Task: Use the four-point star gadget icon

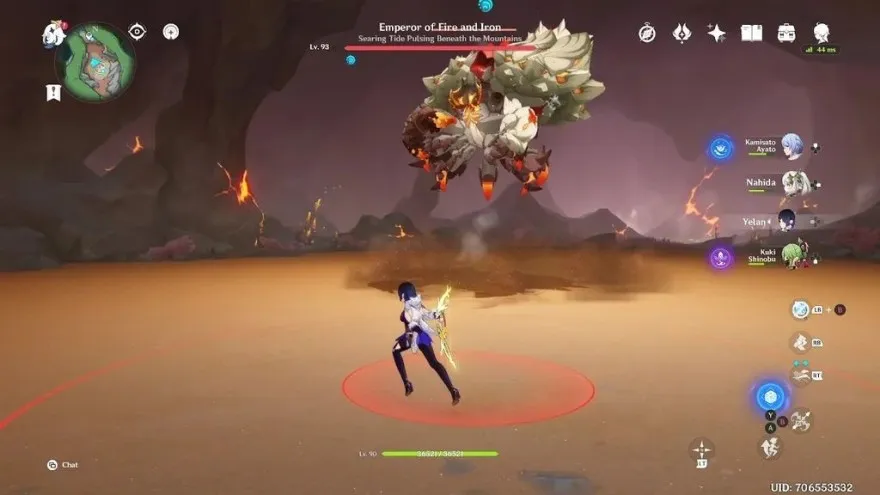Action: [702, 450]
